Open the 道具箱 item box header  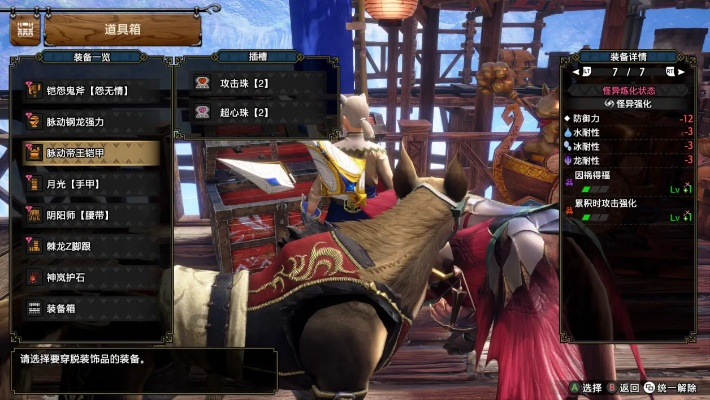(x=122, y=28)
